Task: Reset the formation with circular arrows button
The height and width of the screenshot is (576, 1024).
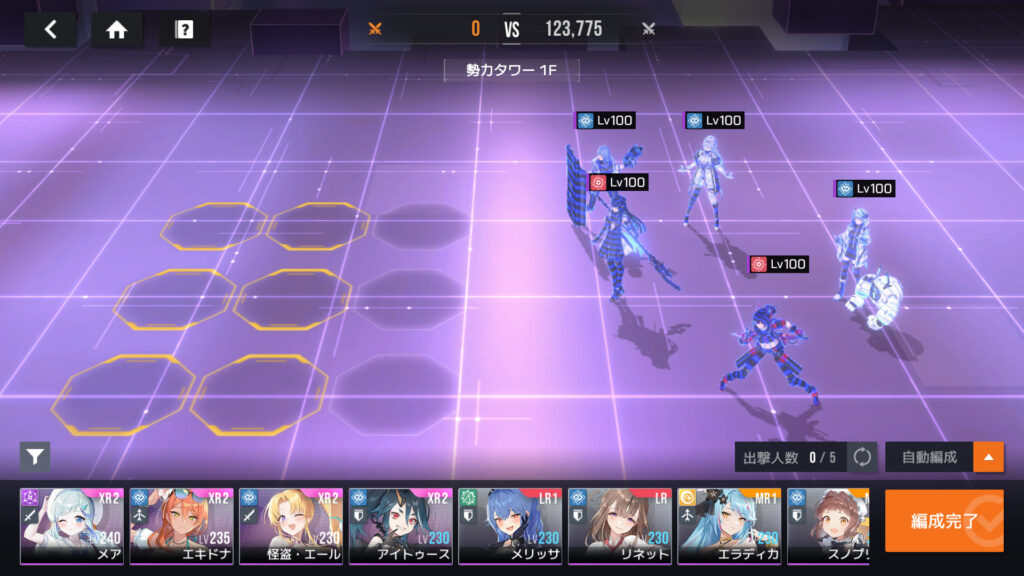Action: [862, 457]
